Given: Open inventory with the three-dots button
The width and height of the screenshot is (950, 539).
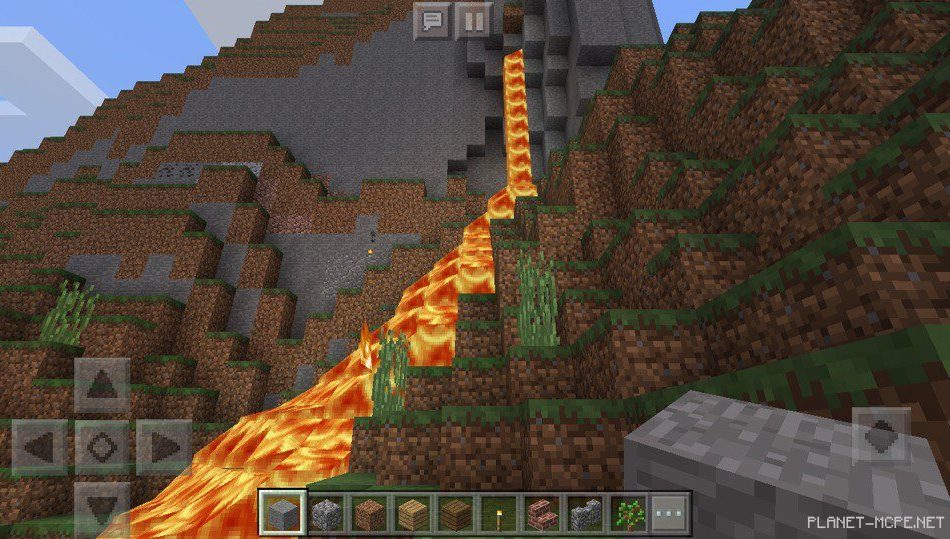Looking at the screenshot, I should pyautogui.click(x=670, y=513).
